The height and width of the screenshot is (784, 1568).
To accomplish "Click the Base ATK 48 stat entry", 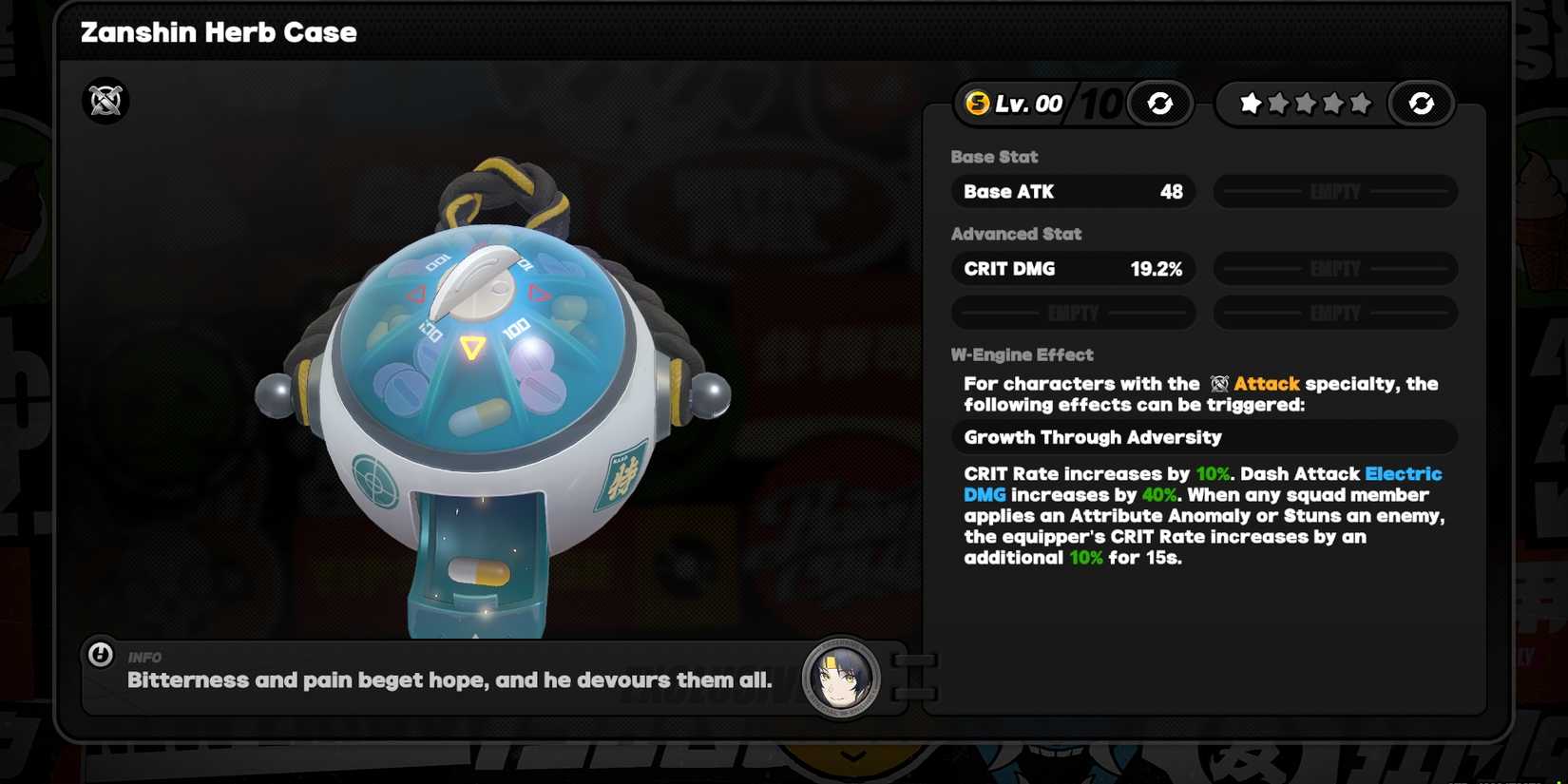I will [1073, 191].
